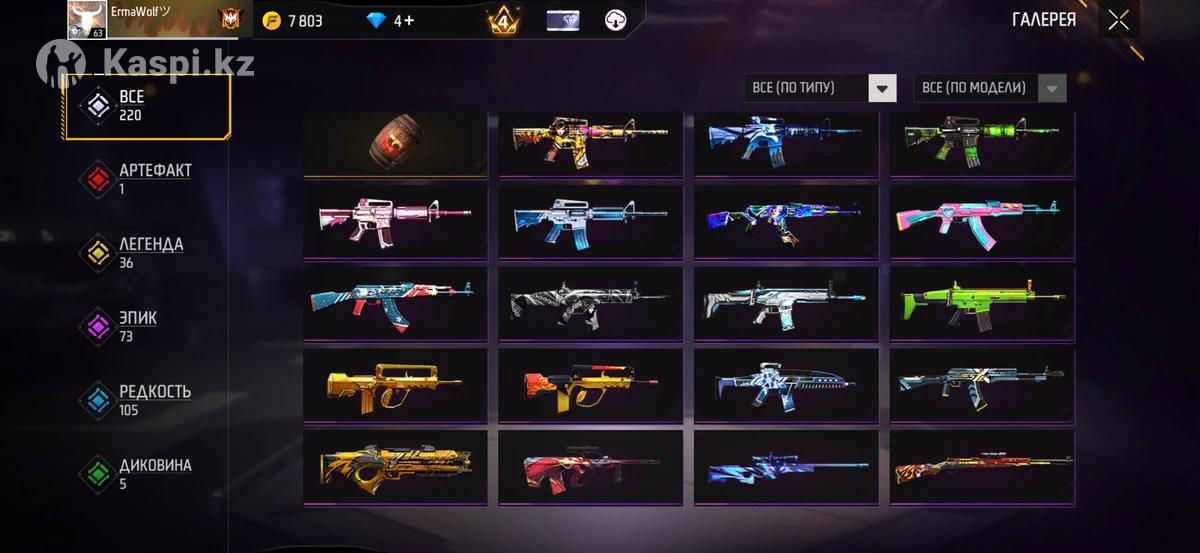Open the cloud download icon
The width and height of the screenshot is (1200, 553).
[616, 20]
